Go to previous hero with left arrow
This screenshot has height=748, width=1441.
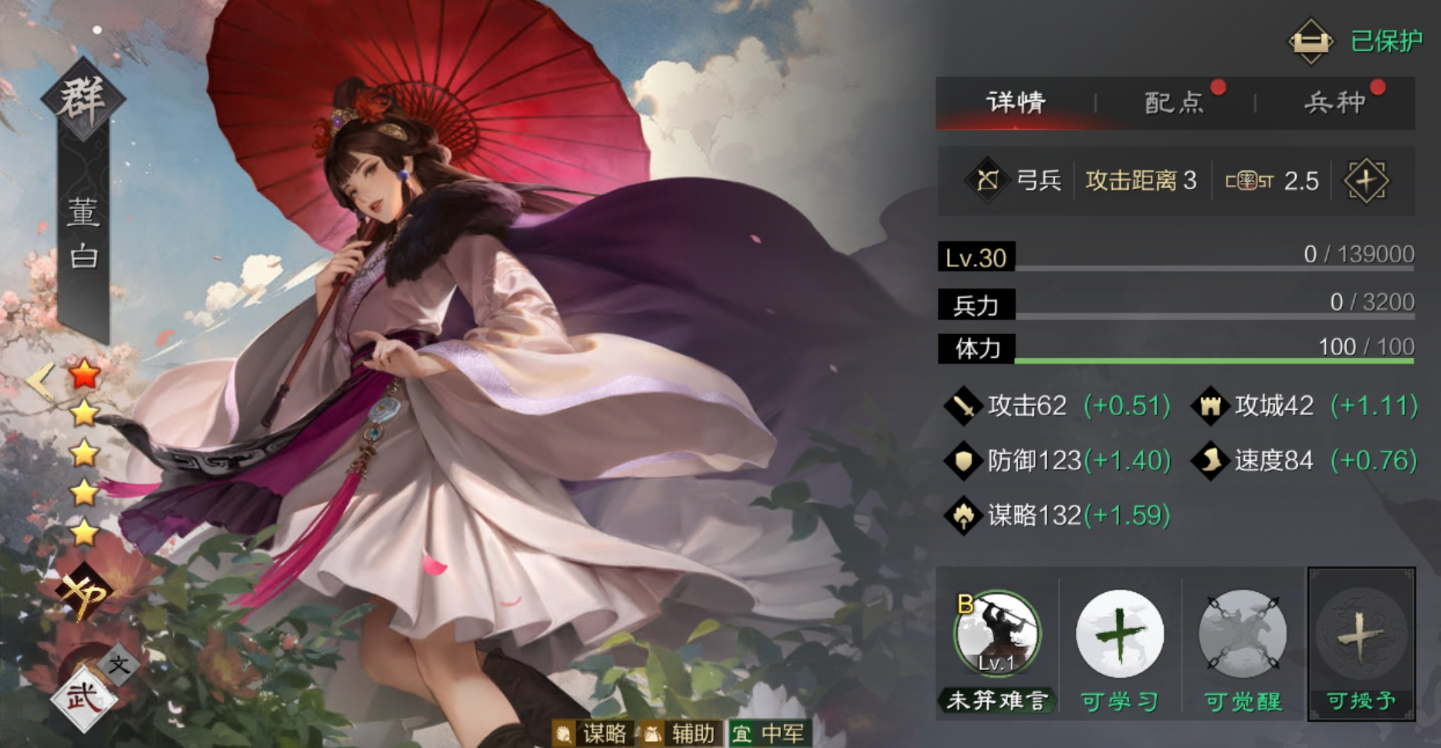[x=40, y=381]
